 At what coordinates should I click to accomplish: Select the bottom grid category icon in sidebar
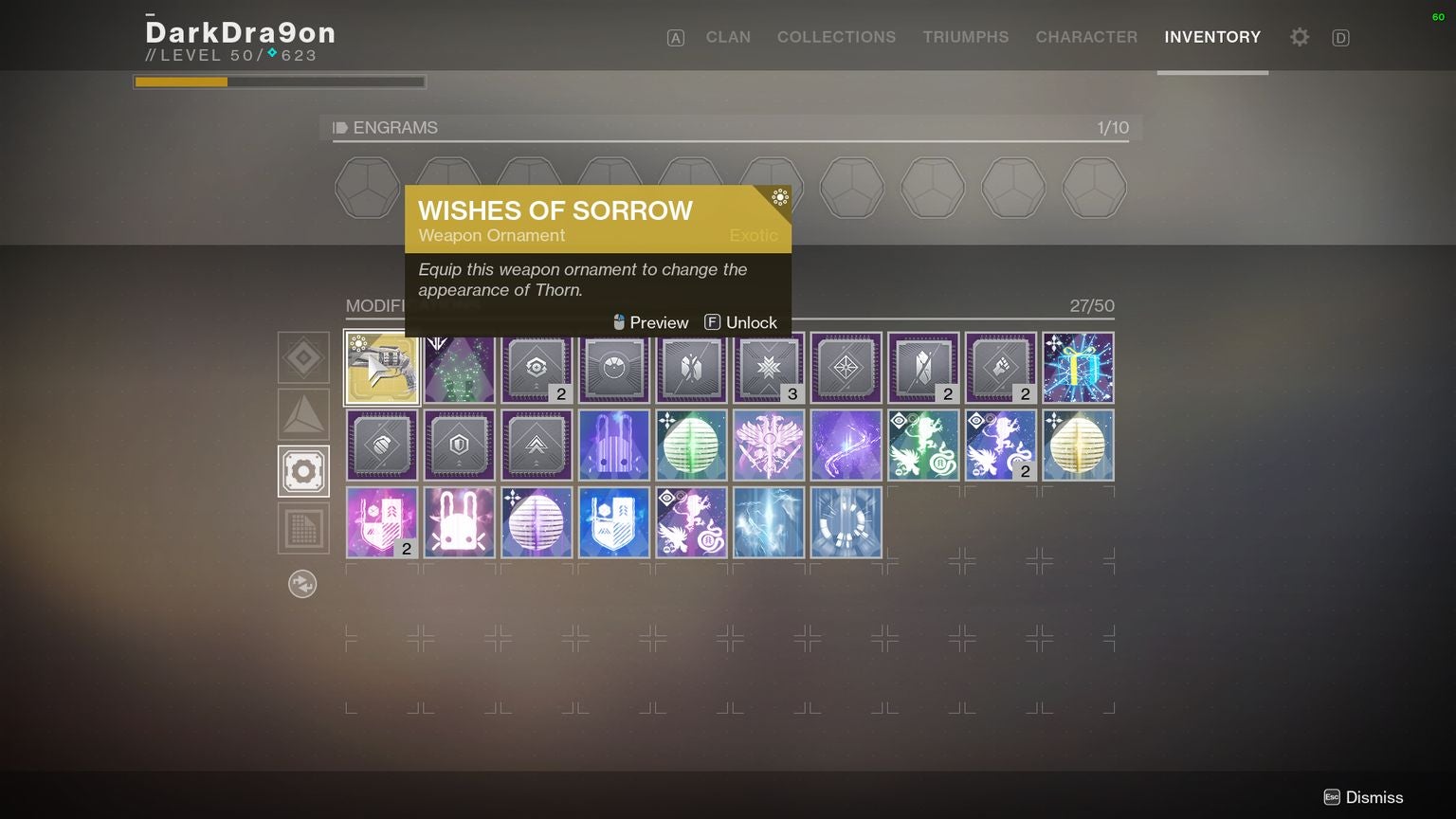point(302,528)
